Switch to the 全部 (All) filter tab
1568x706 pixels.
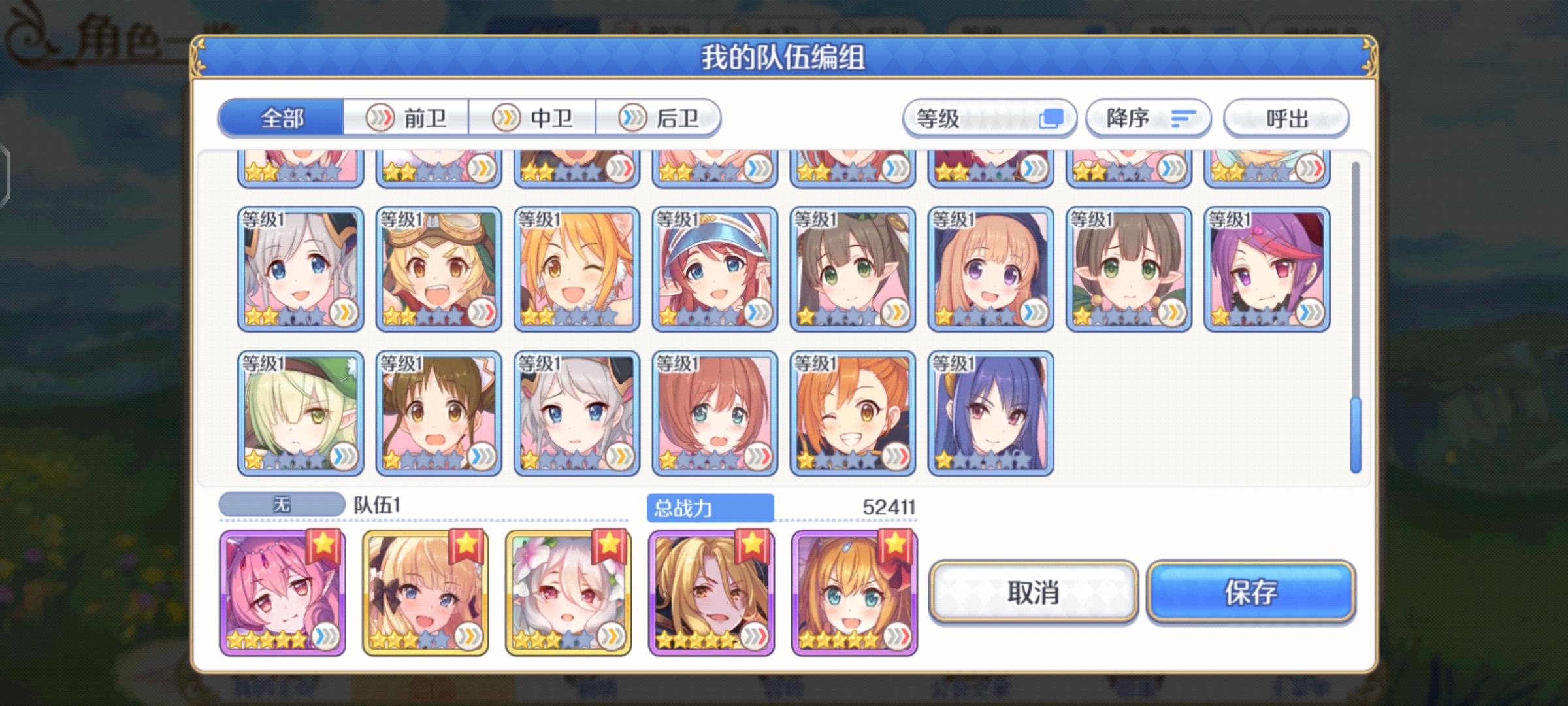pyautogui.click(x=281, y=119)
